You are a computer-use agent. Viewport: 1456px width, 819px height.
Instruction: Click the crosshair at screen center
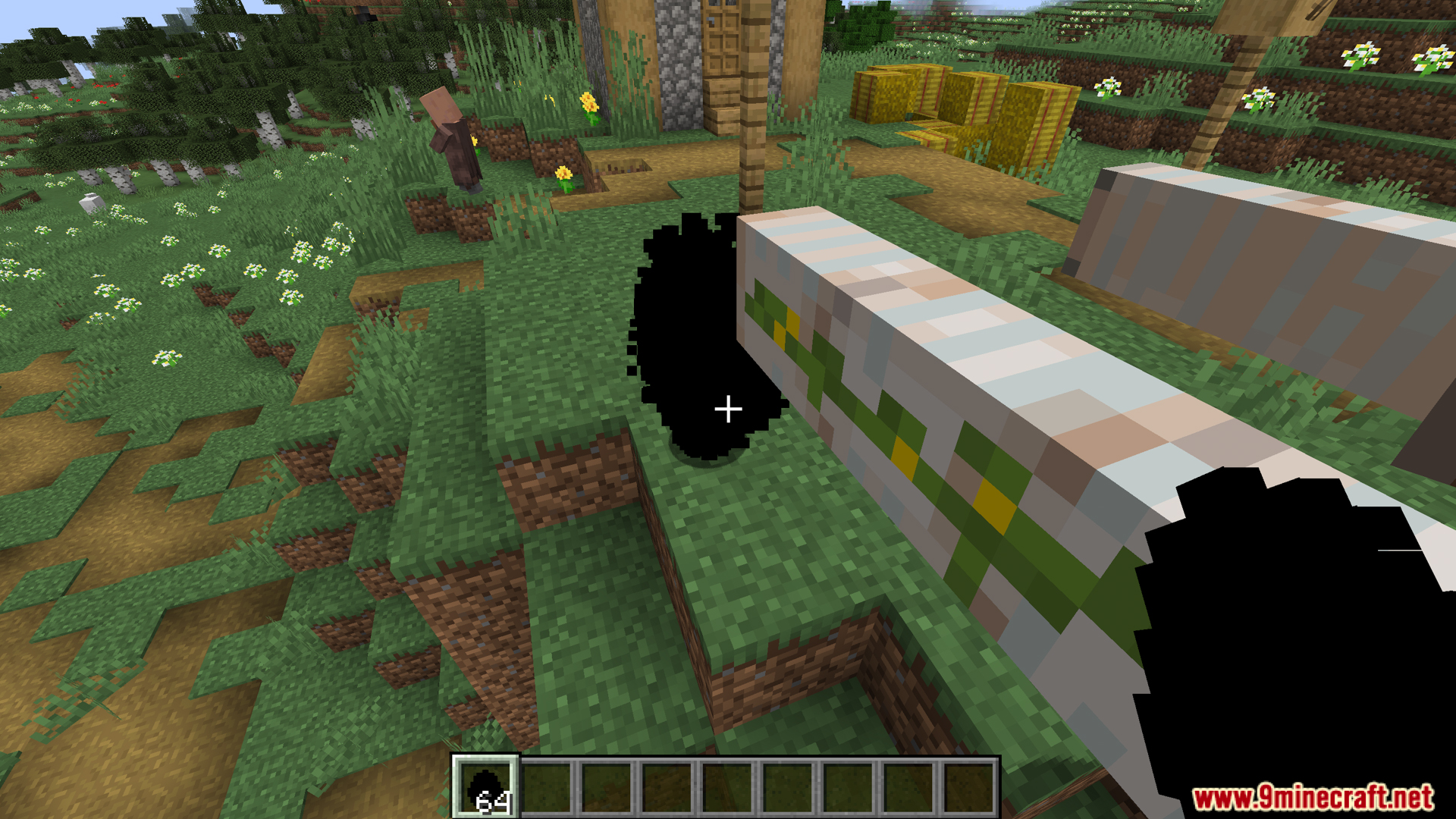[728, 409]
